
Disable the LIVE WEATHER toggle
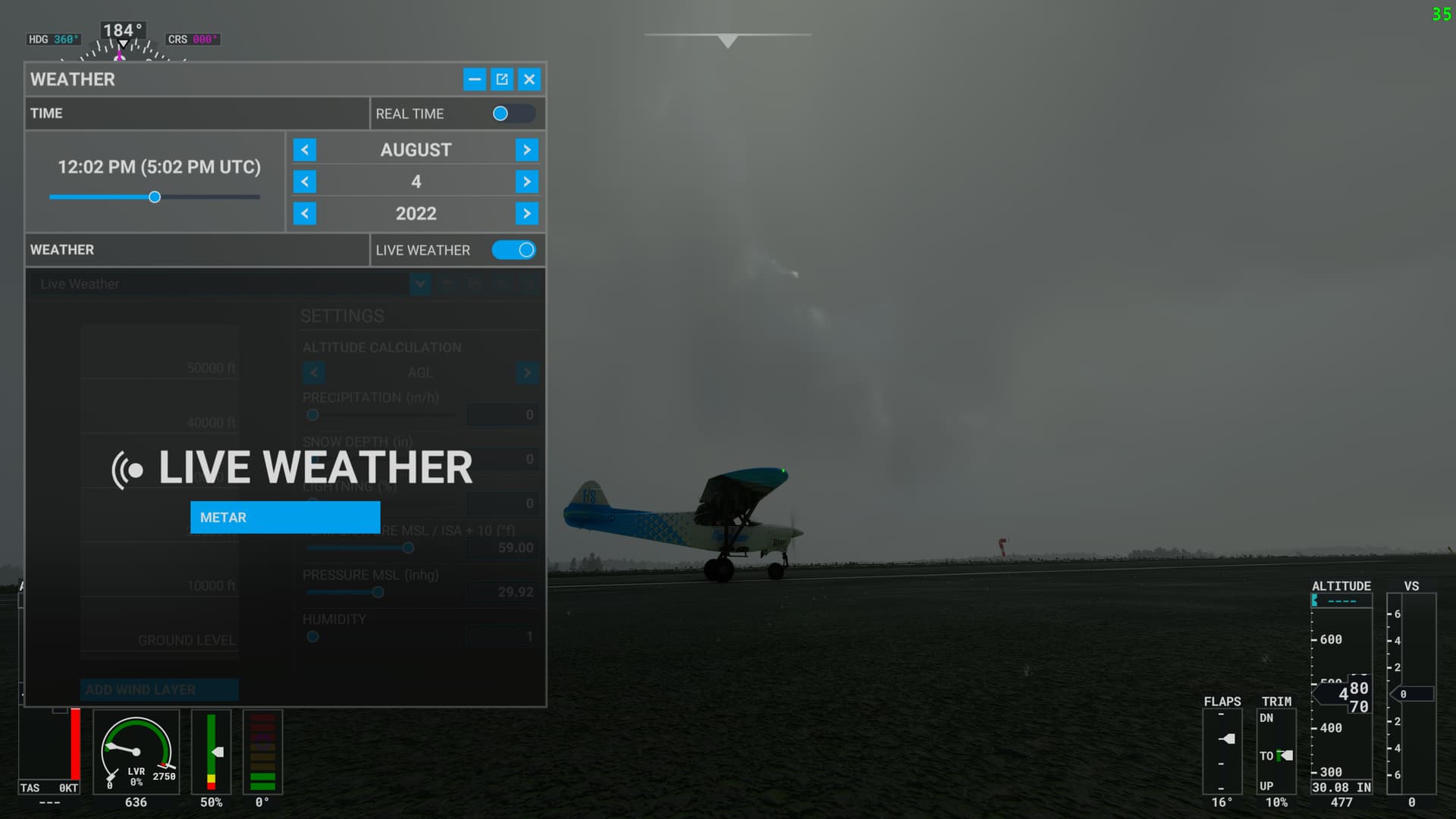513,249
